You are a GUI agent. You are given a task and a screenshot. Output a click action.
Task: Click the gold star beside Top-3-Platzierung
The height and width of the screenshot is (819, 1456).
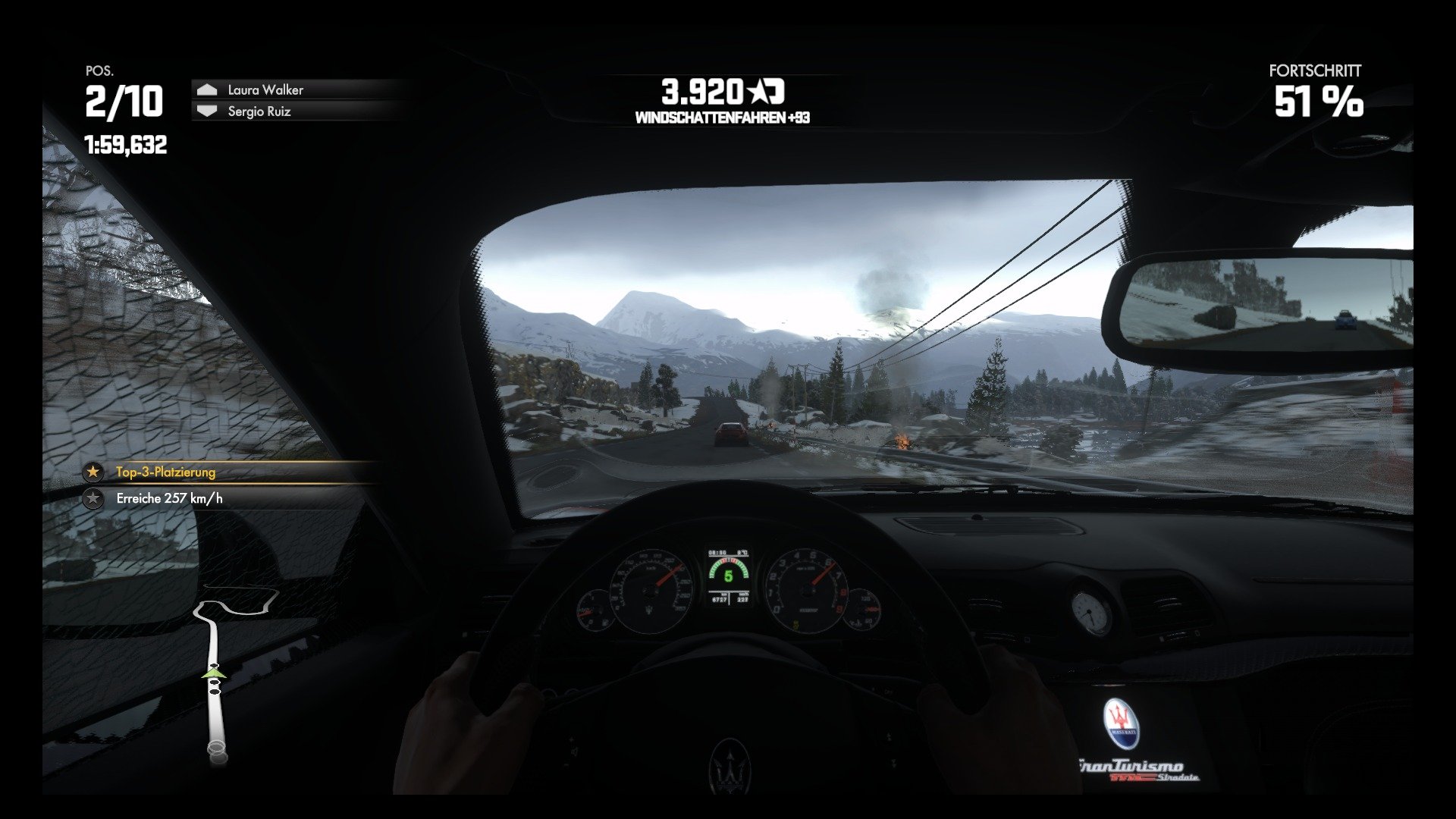(x=93, y=472)
